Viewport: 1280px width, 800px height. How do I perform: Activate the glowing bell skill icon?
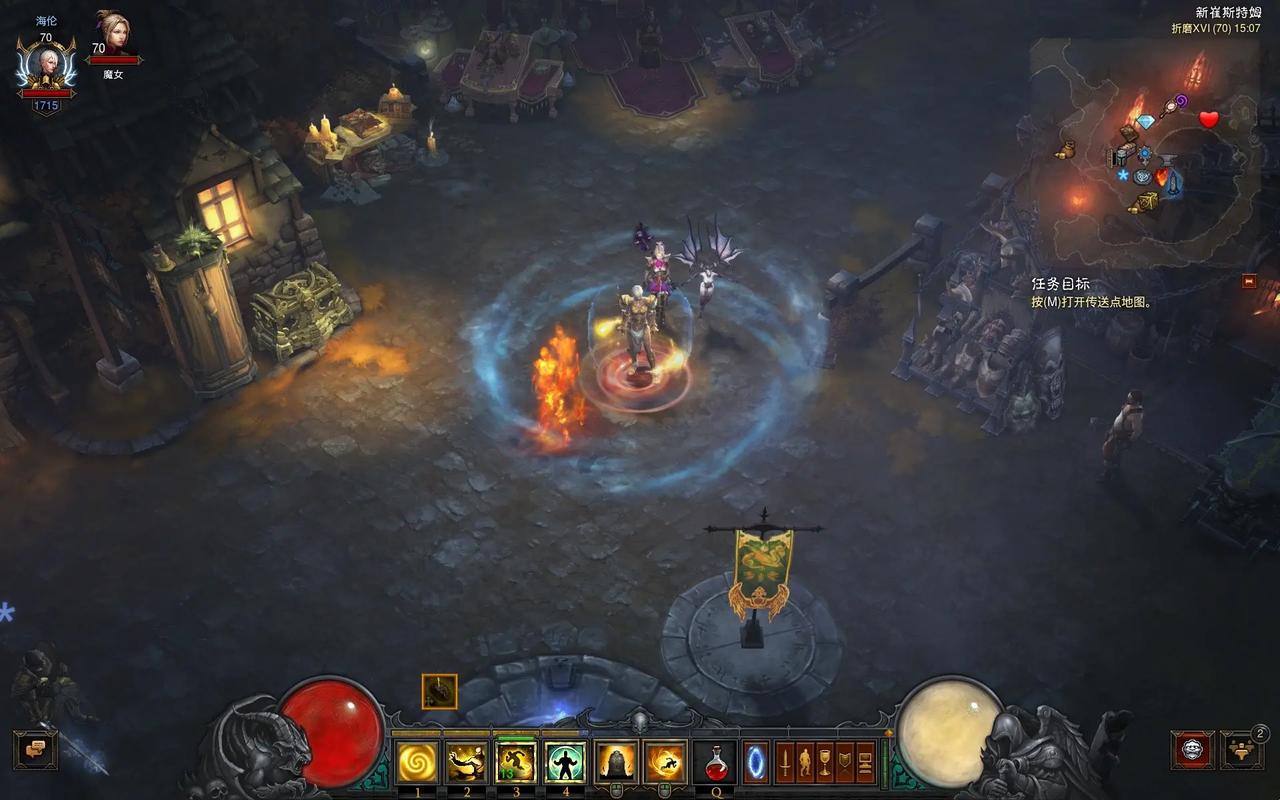pyautogui.click(x=616, y=763)
